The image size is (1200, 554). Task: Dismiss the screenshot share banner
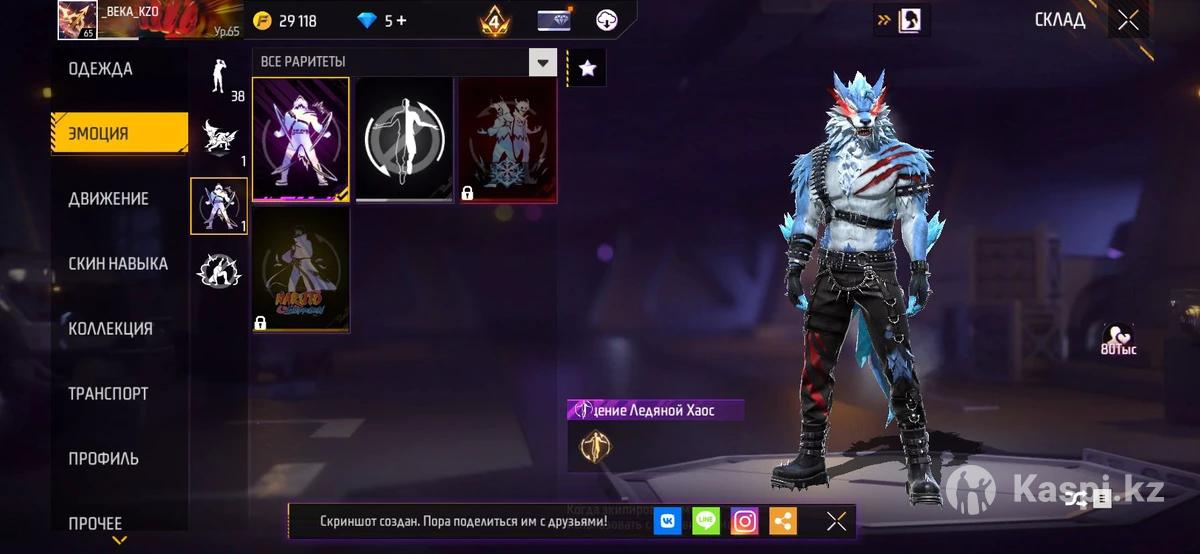click(836, 521)
